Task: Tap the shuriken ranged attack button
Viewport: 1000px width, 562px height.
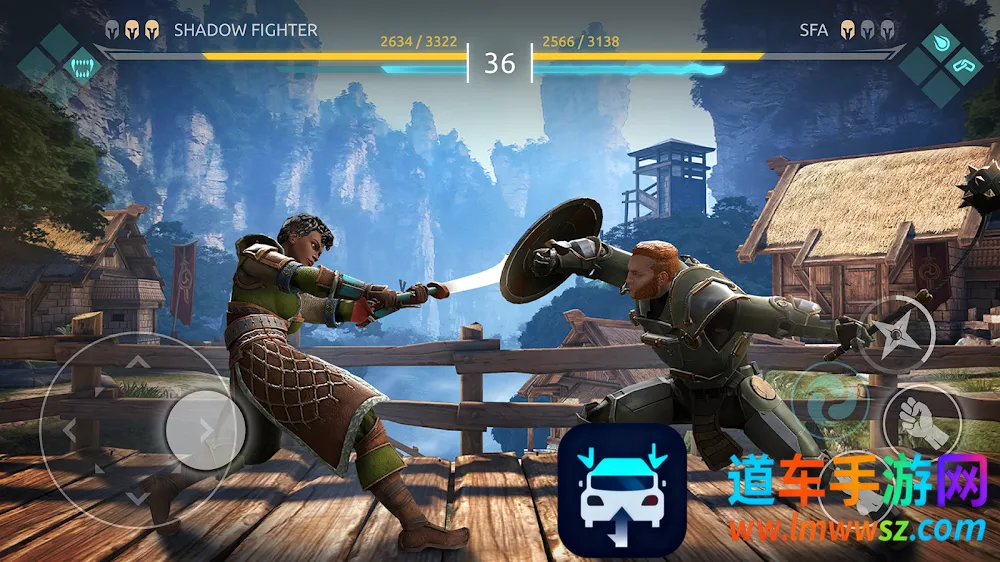Action: click(x=897, y=336)
